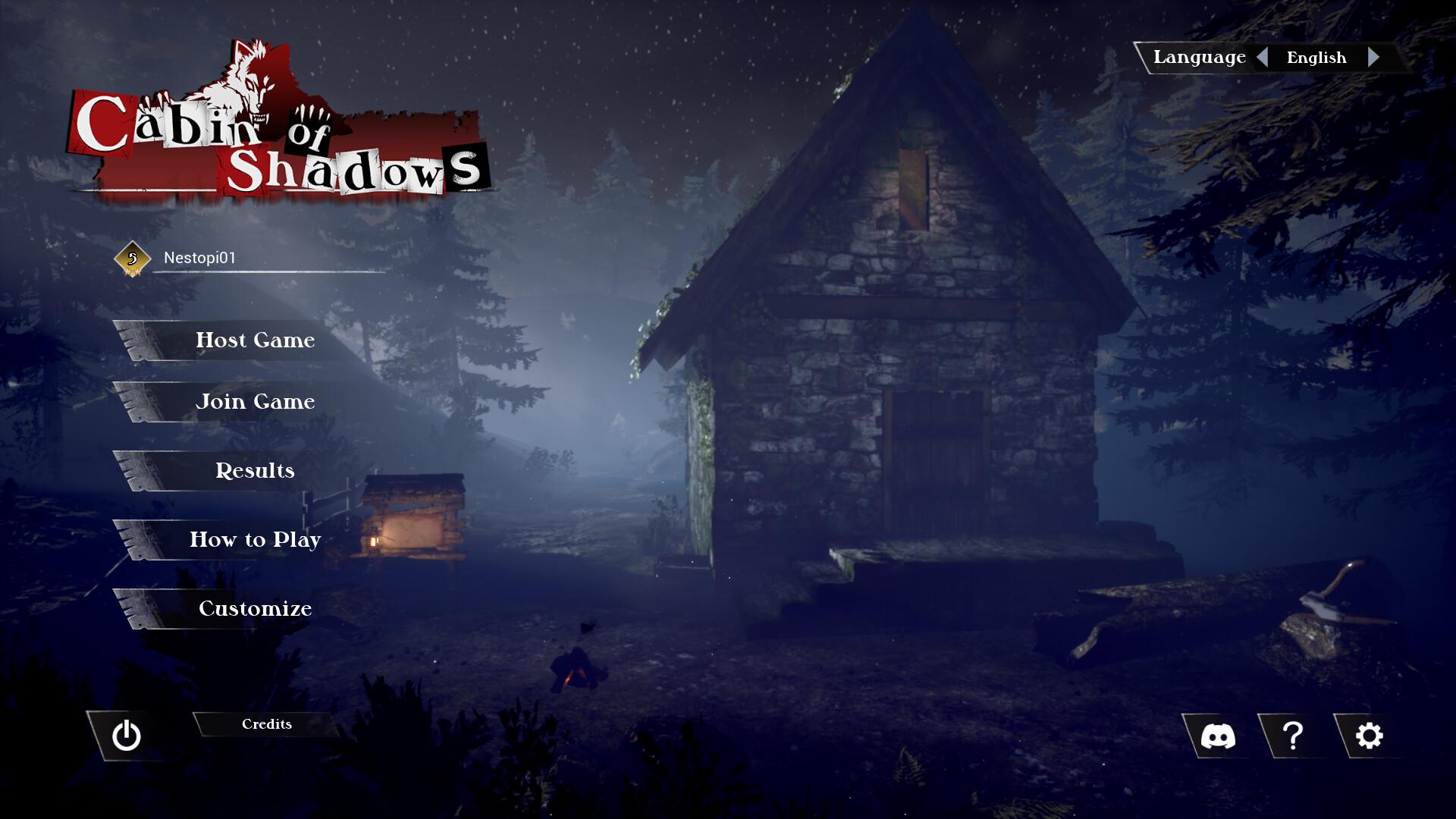Open the Customize menu

pos(255,609)
